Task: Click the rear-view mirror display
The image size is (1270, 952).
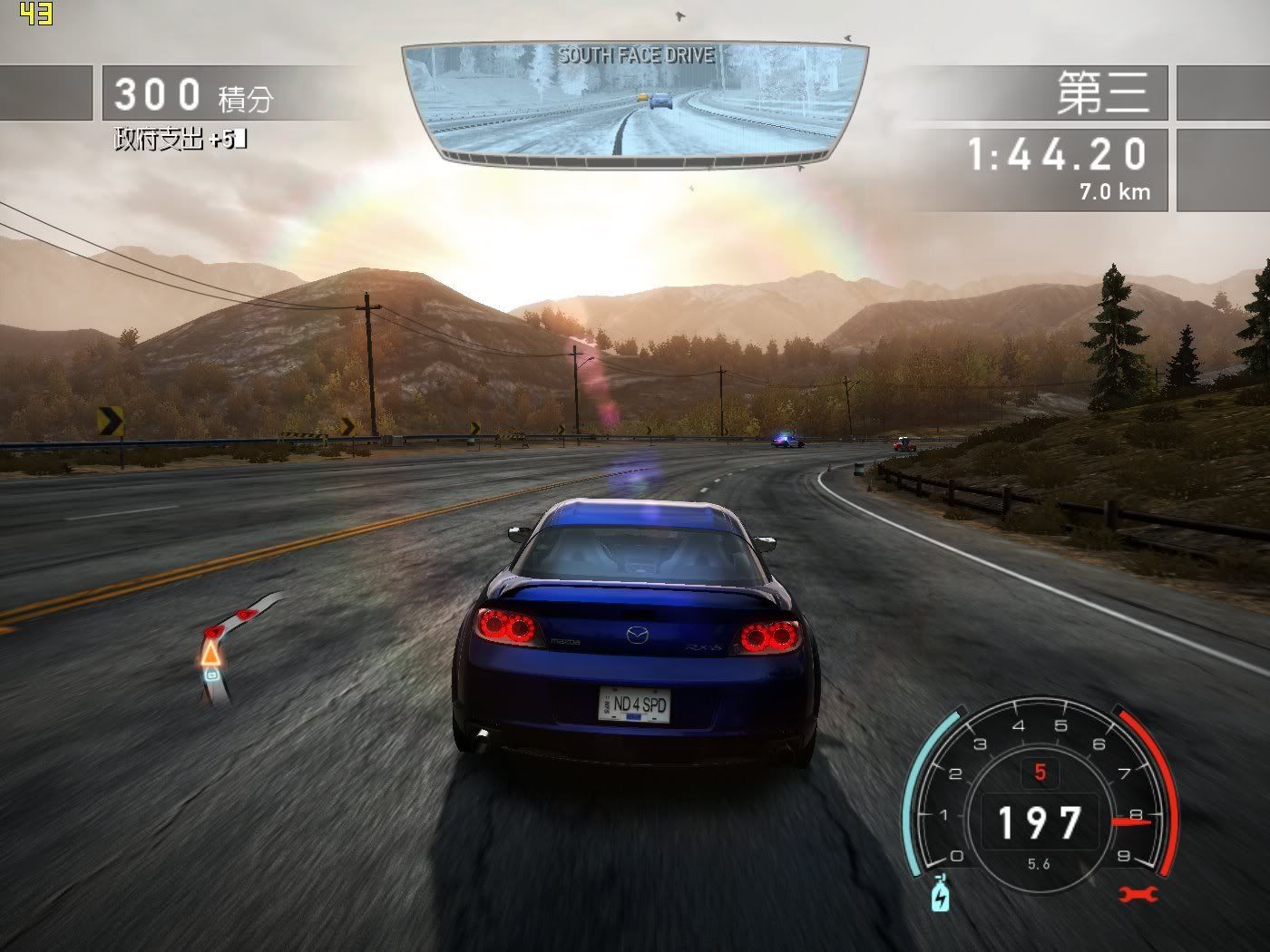Action: 635,104
